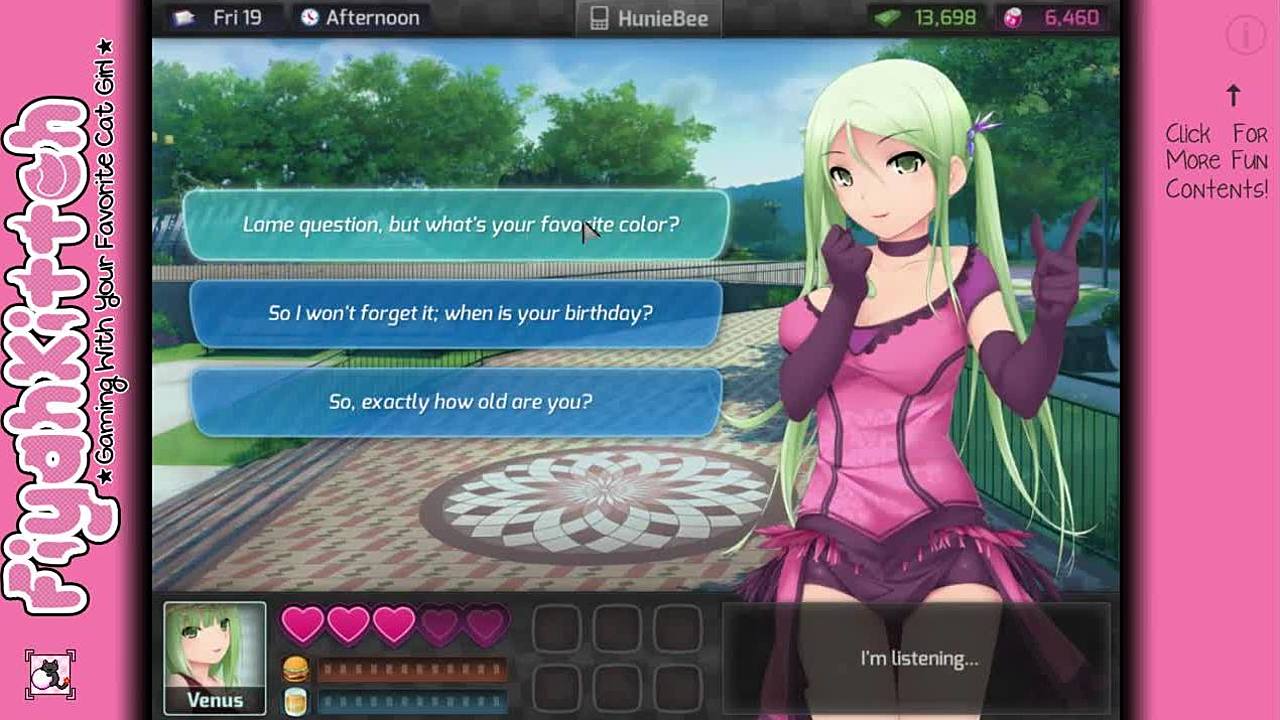
Task: Select the 'how old are you' question
Action: point(456,402)
